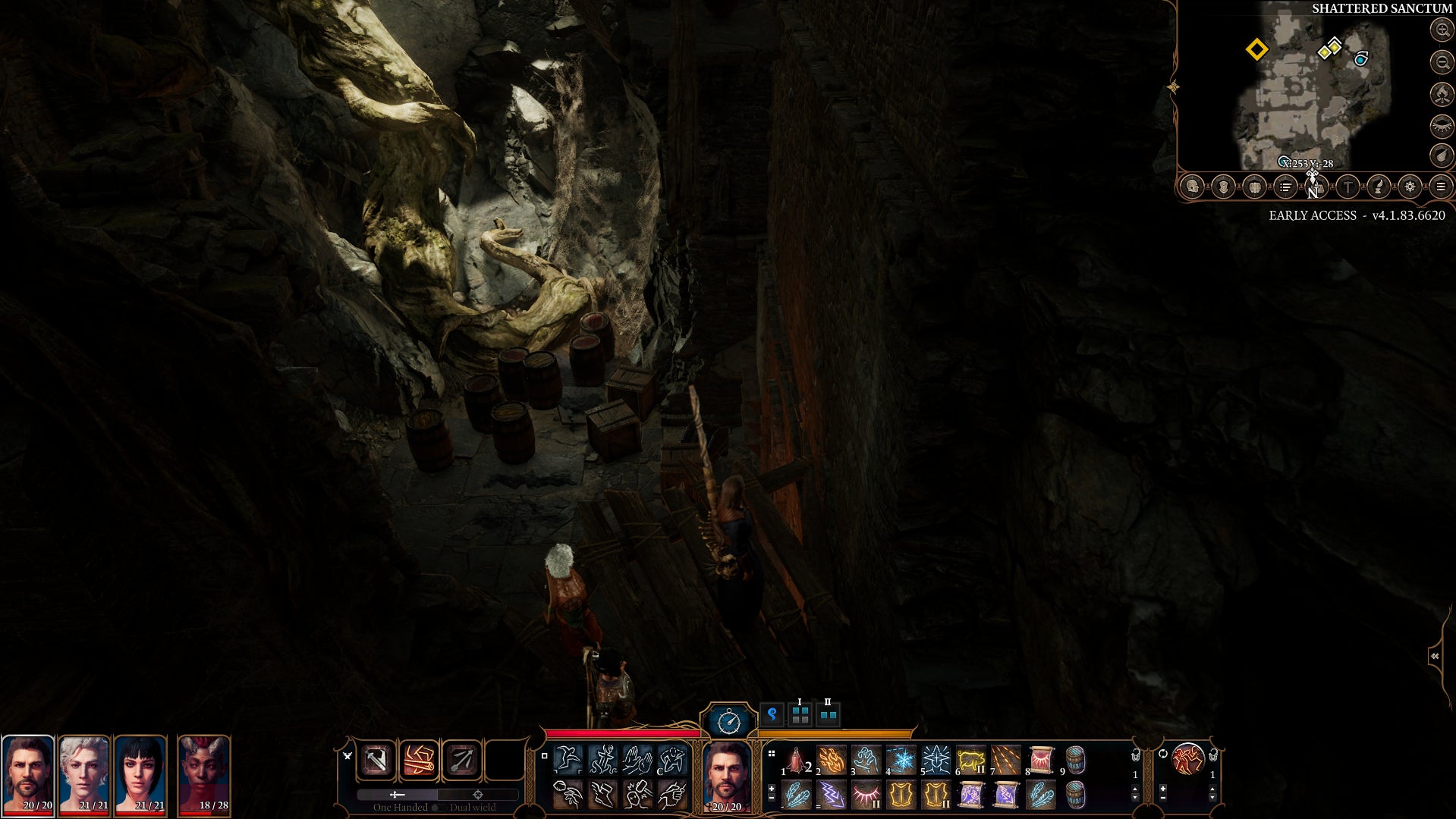Toggle the Dual wield weapon switch
The image size is (1456, 819).
[439, 808]
